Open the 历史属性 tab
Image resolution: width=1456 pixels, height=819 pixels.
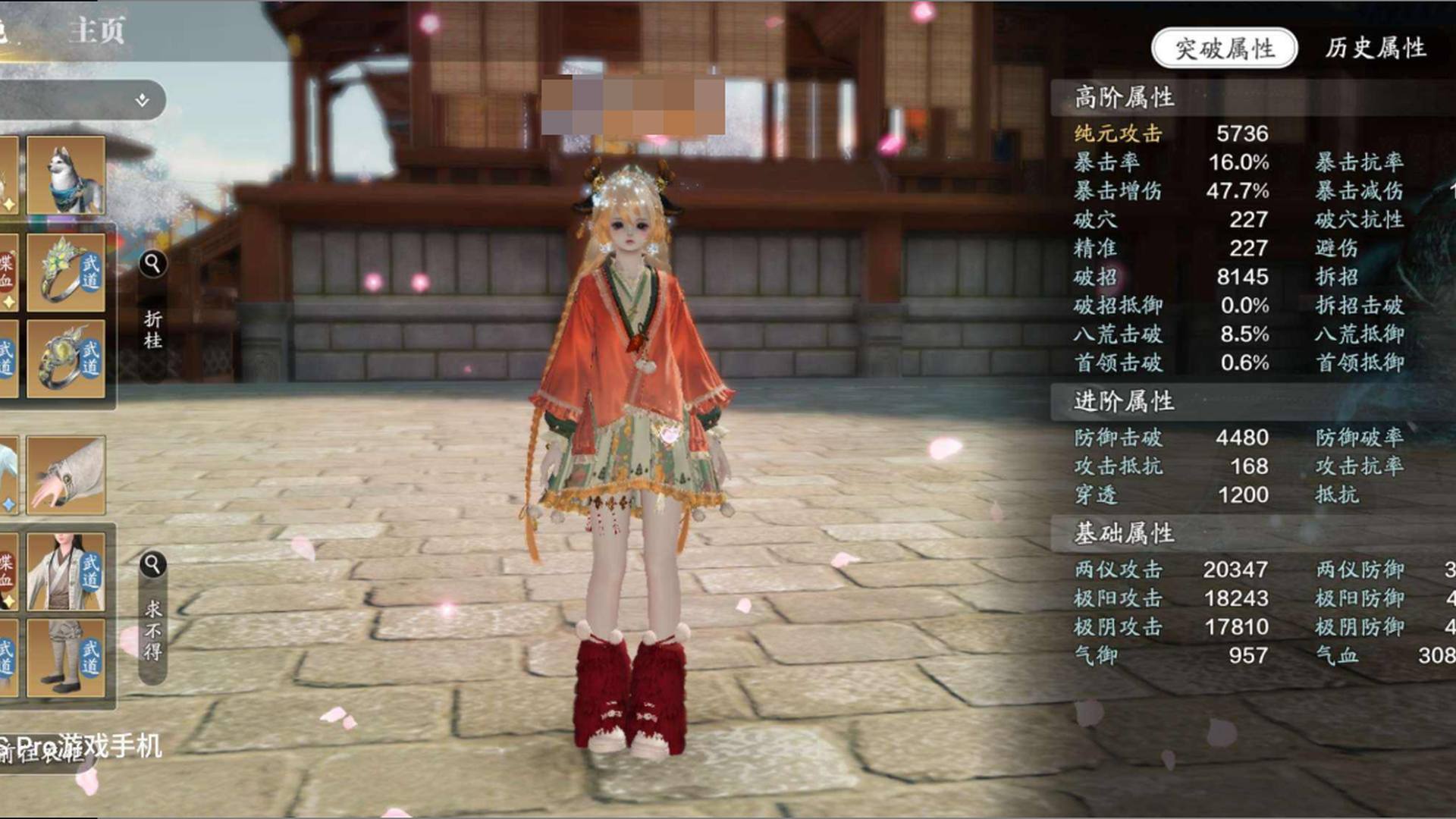pyautogui.click(x=1376, y=49)
